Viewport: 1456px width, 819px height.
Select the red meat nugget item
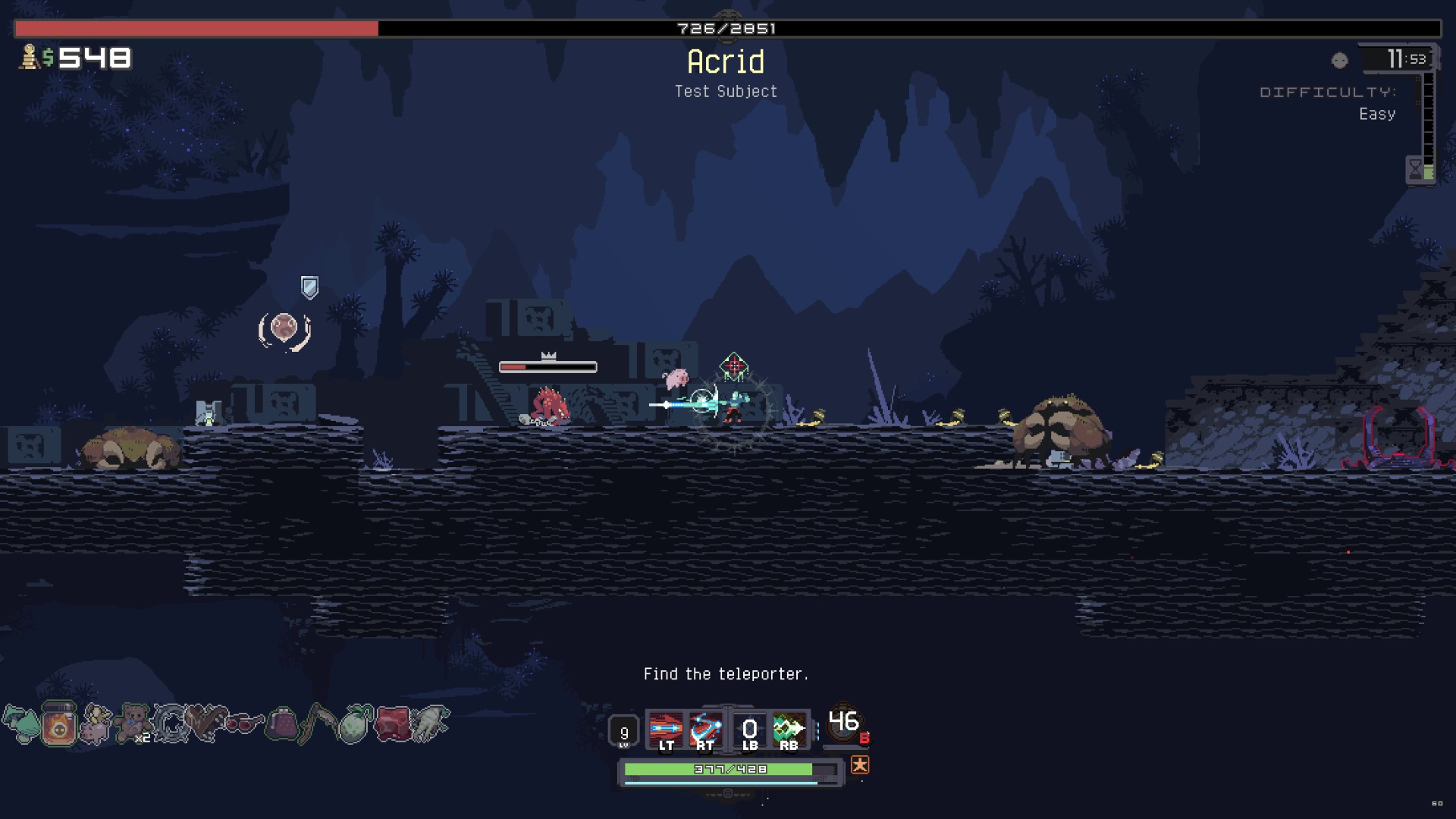pos(393,723)
